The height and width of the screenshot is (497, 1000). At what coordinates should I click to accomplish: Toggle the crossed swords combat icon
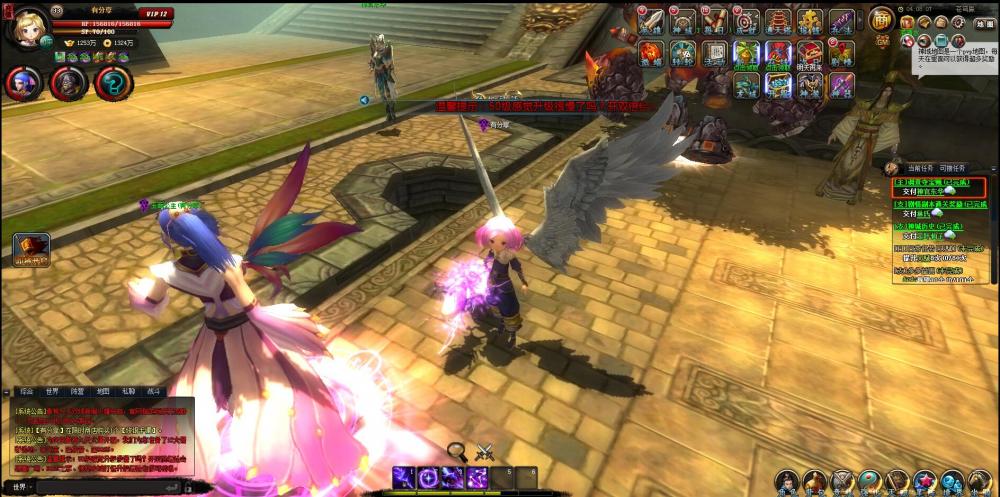coord(485,451)
